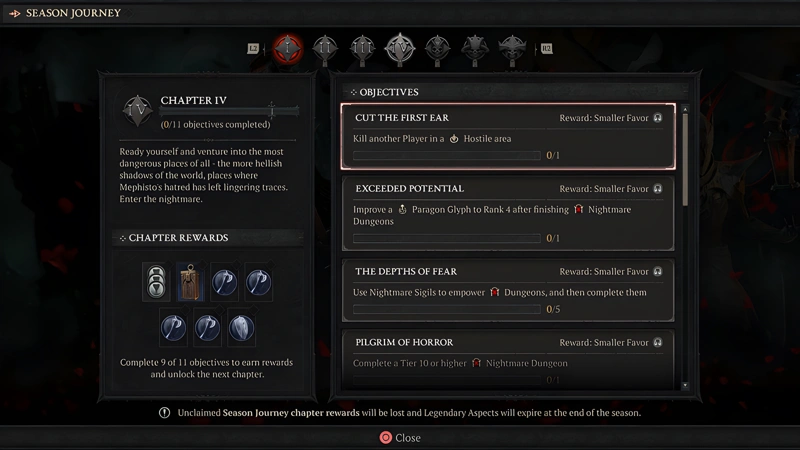Select the Cut the First Ear objective
The height and width of the screenshot is (450, 800).
coord(508,137)
